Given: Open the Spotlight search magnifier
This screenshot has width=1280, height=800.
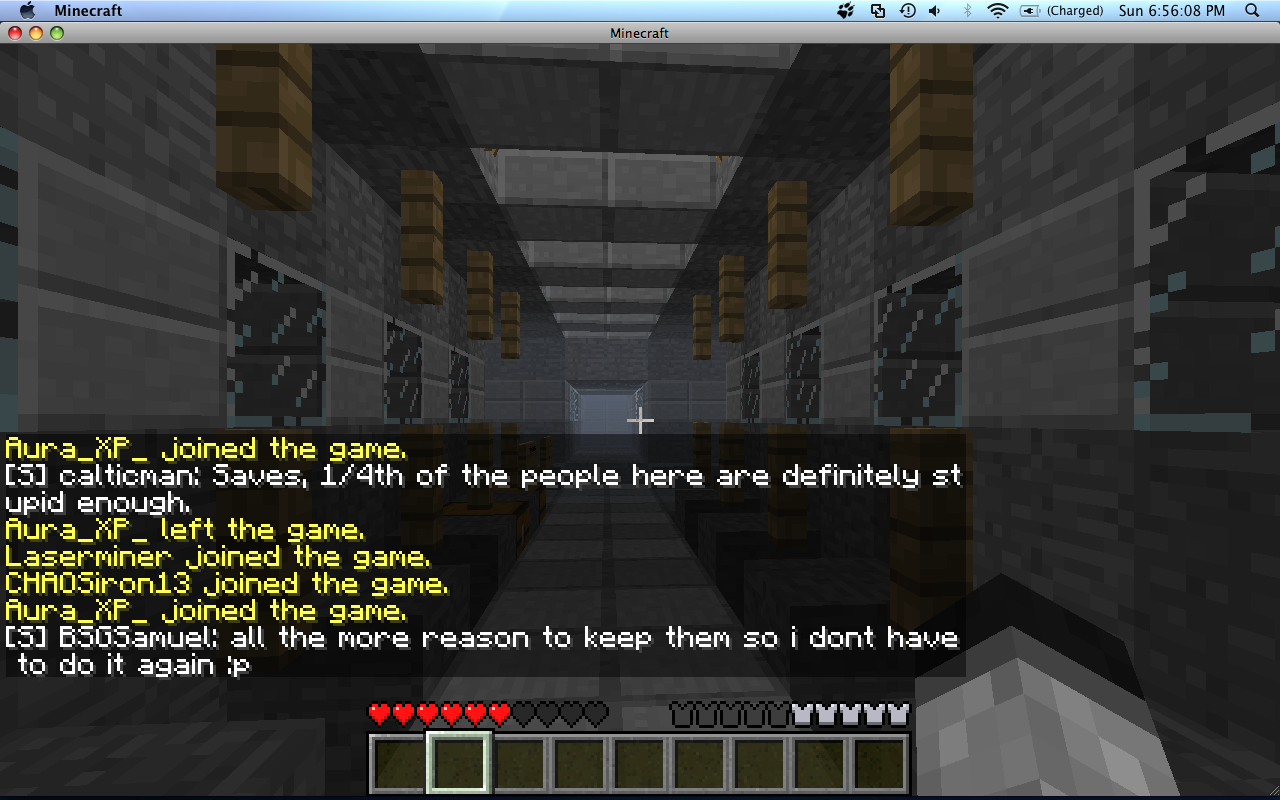Looking at the screenshot, I should coord(1252,11).
